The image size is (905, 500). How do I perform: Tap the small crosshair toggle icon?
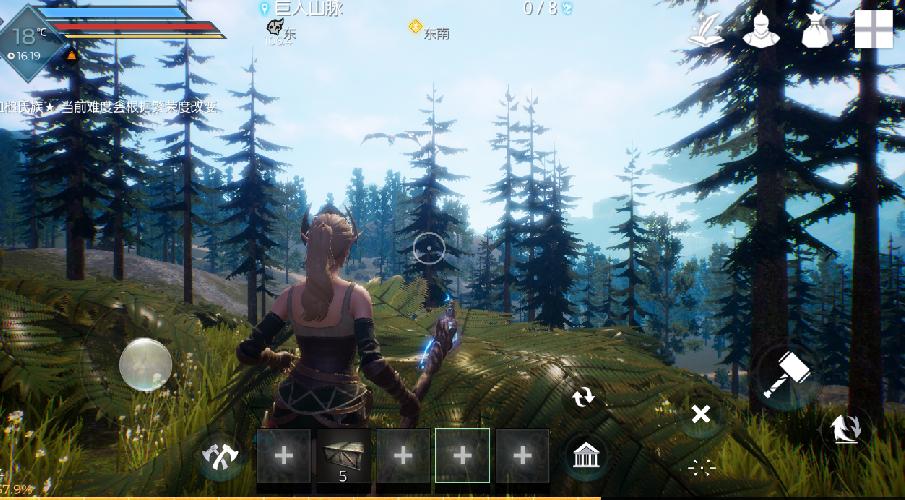coord(701,466)
